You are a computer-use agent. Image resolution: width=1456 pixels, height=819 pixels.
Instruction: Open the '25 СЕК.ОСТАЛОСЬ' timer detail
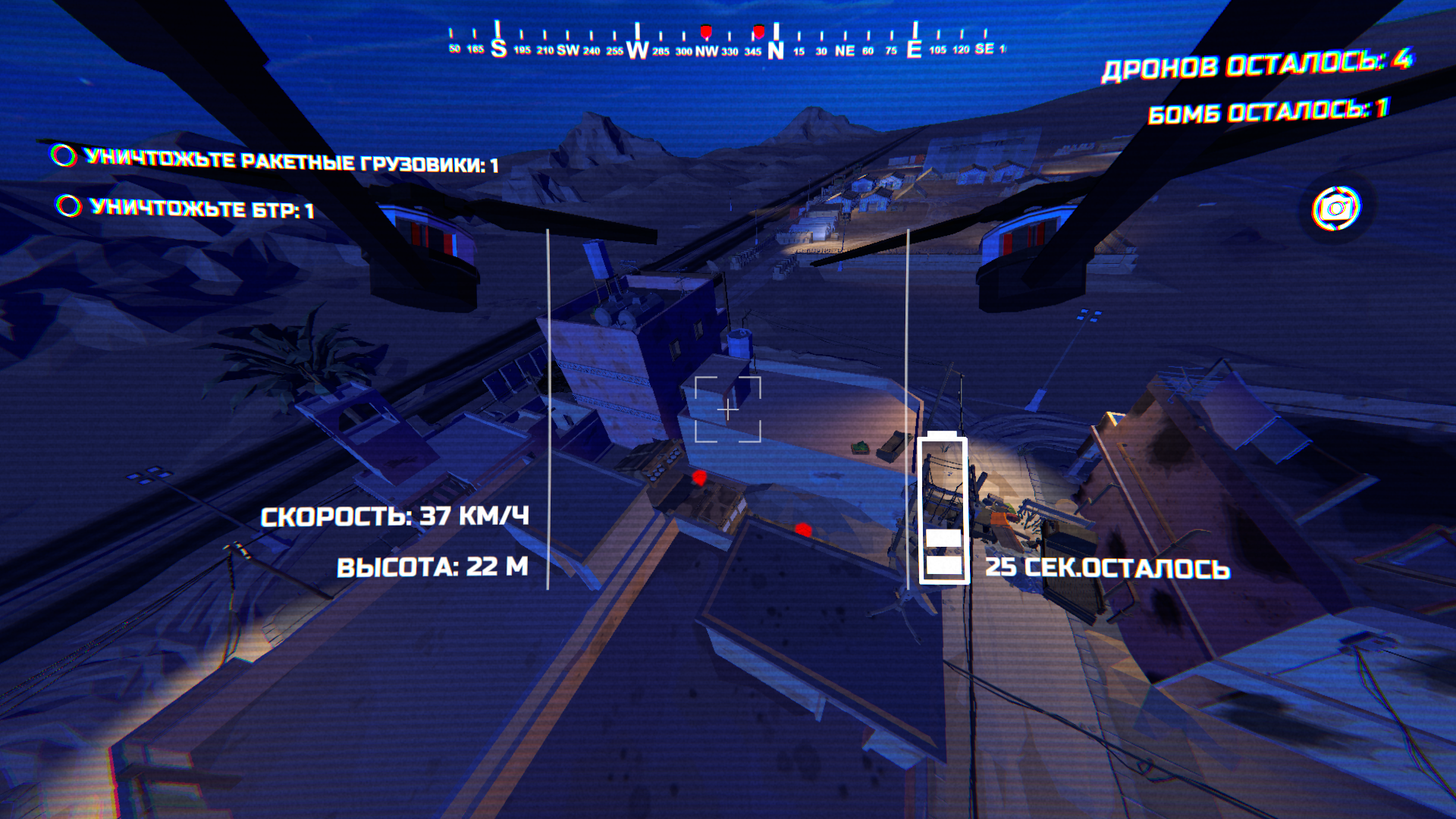click(1109, 565)
